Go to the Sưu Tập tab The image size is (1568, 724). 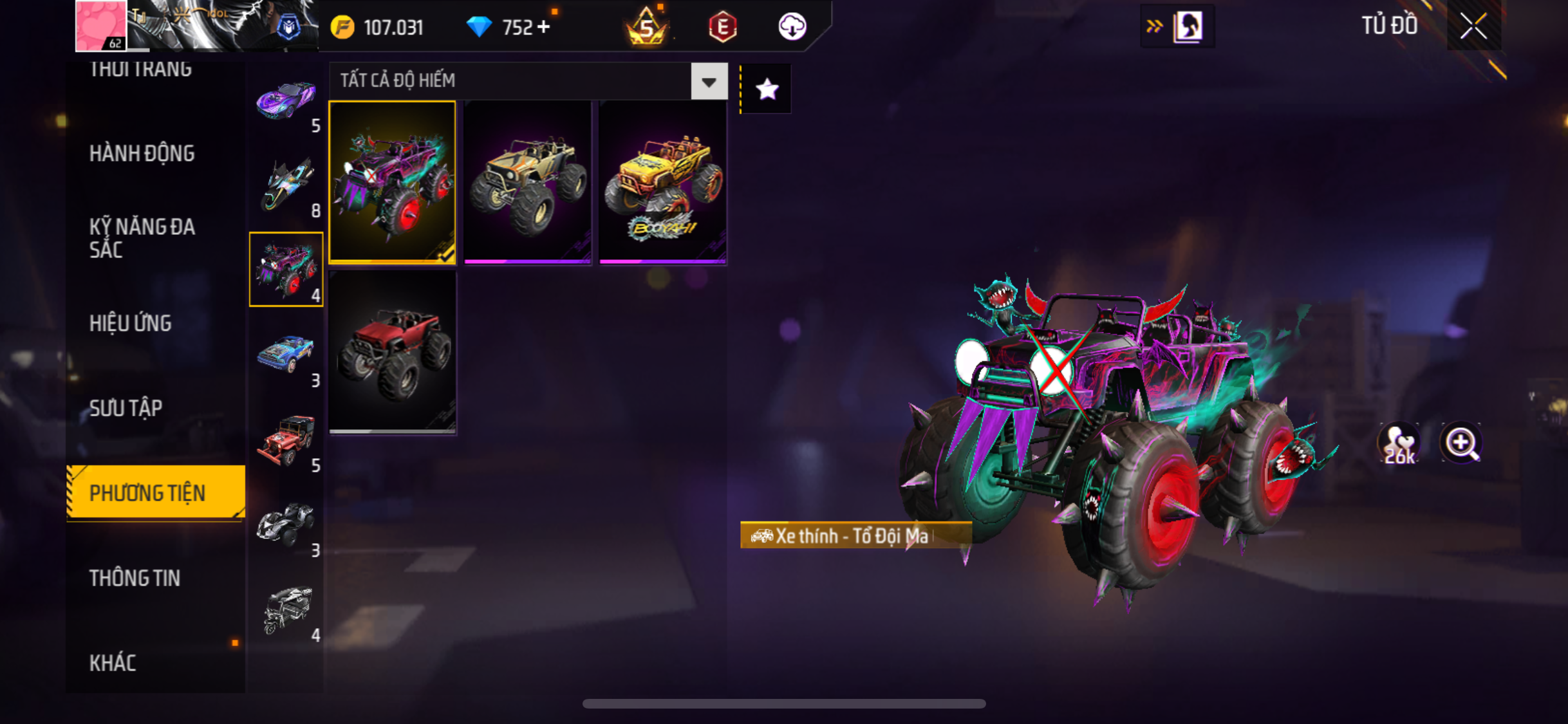pyautogui.click(x=126, y=408)
